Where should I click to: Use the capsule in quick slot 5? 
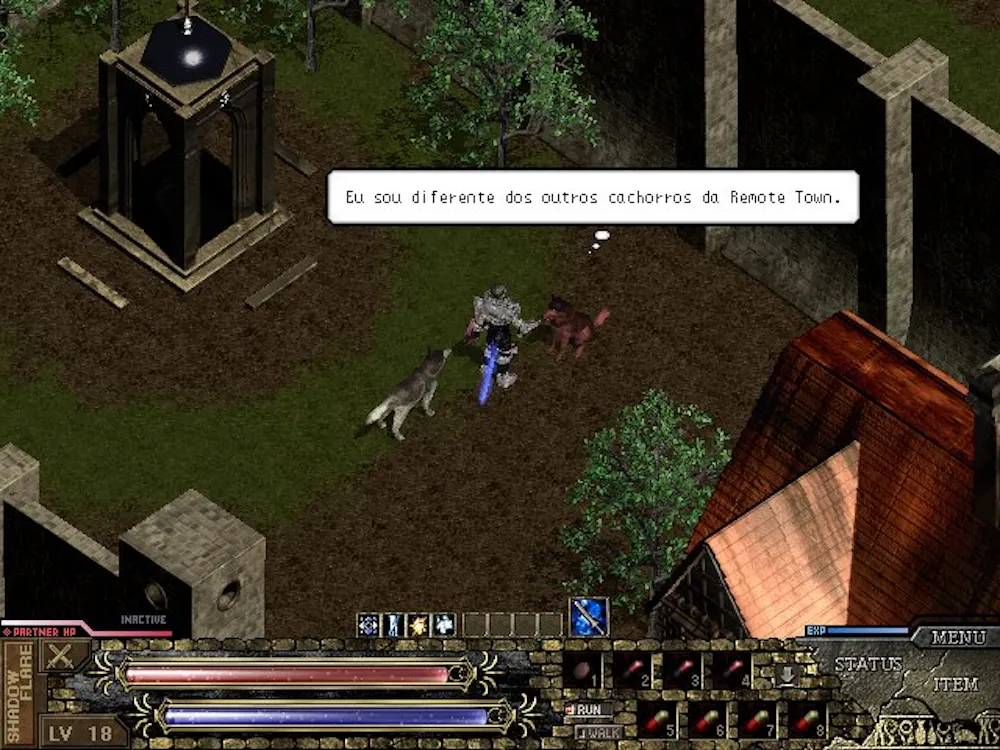tap(656, 720)
